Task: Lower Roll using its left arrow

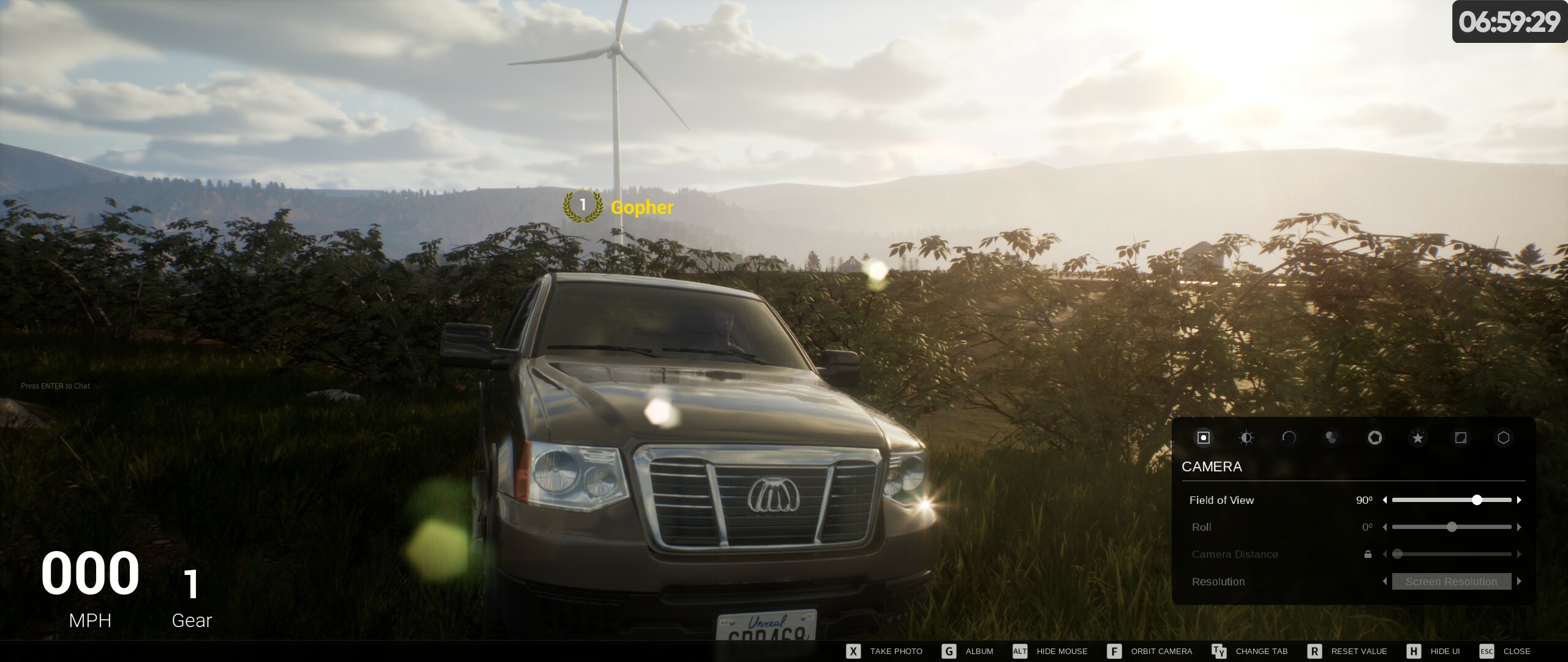Action: pyautogui.click(x=1385, y=527)
